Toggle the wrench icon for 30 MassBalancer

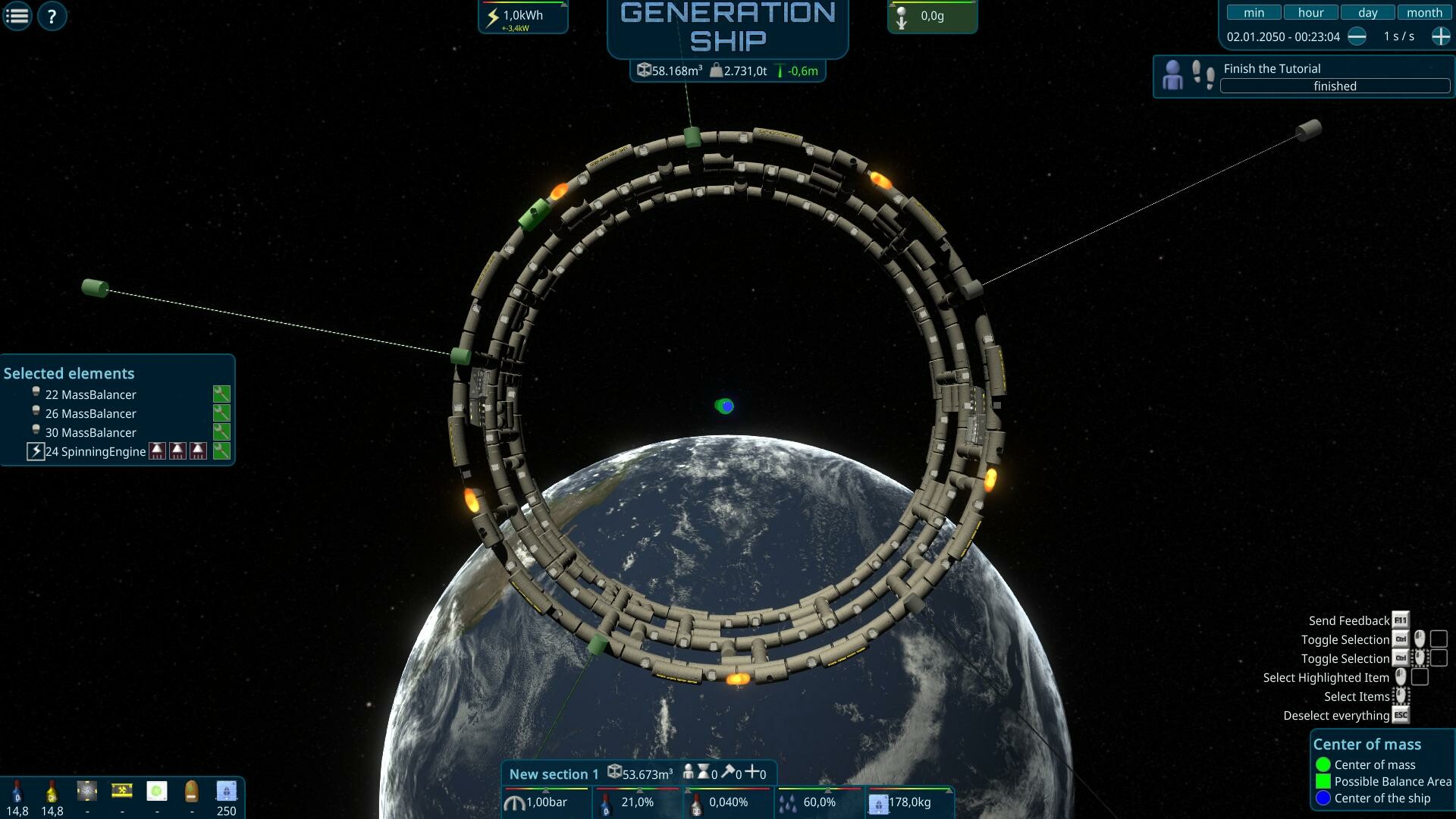tap(221, 432)
